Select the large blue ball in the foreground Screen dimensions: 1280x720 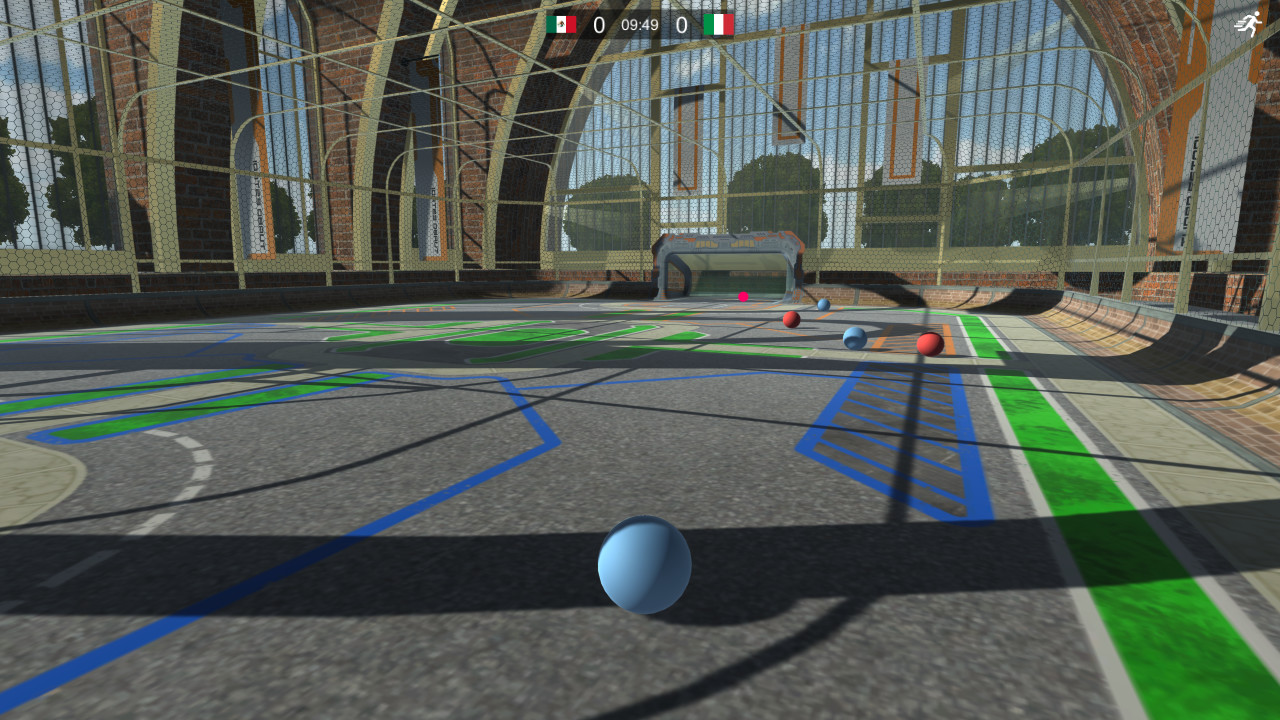646,566
